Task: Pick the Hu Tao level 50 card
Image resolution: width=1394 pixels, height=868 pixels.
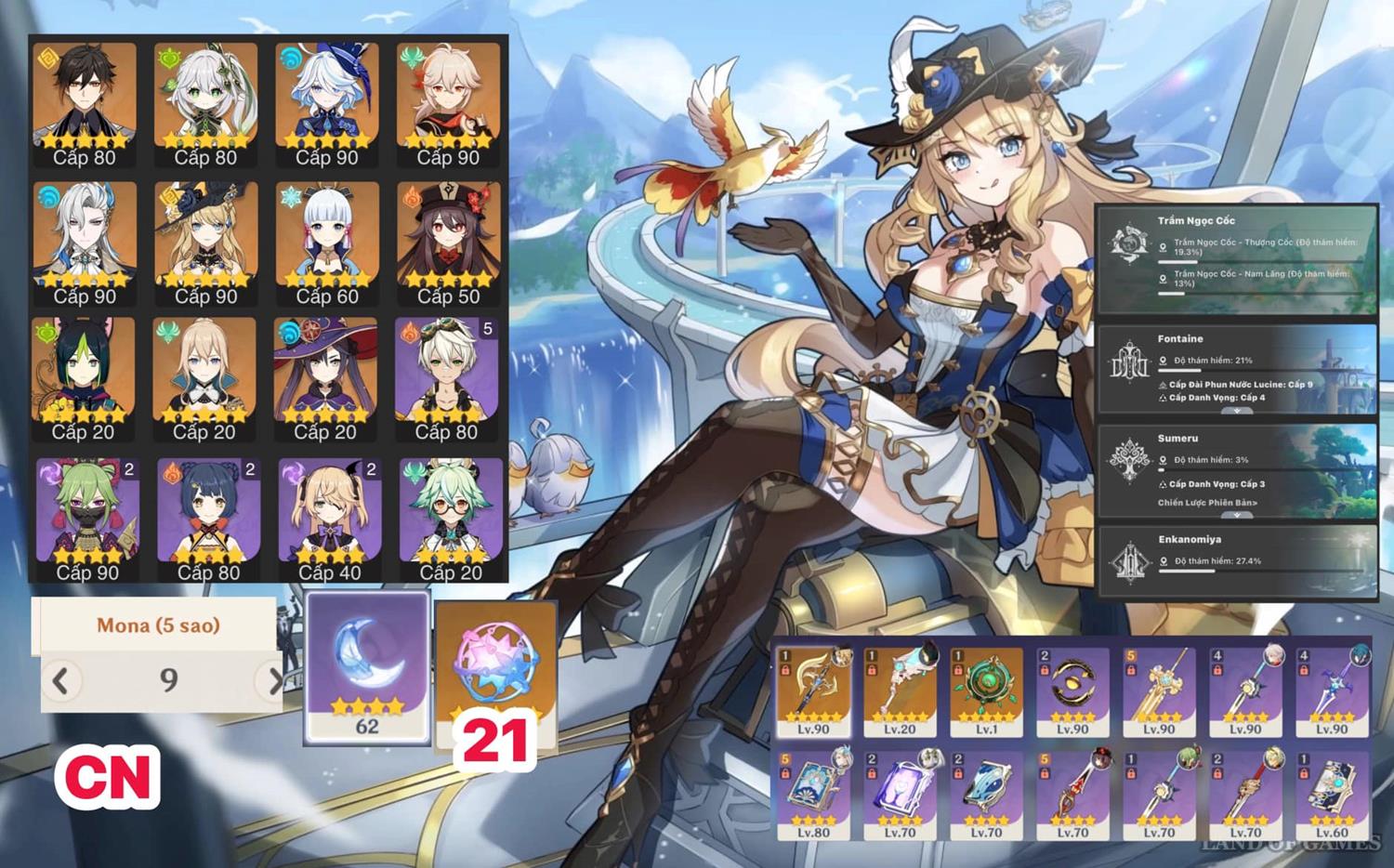Action: click(x=448, y=240)
